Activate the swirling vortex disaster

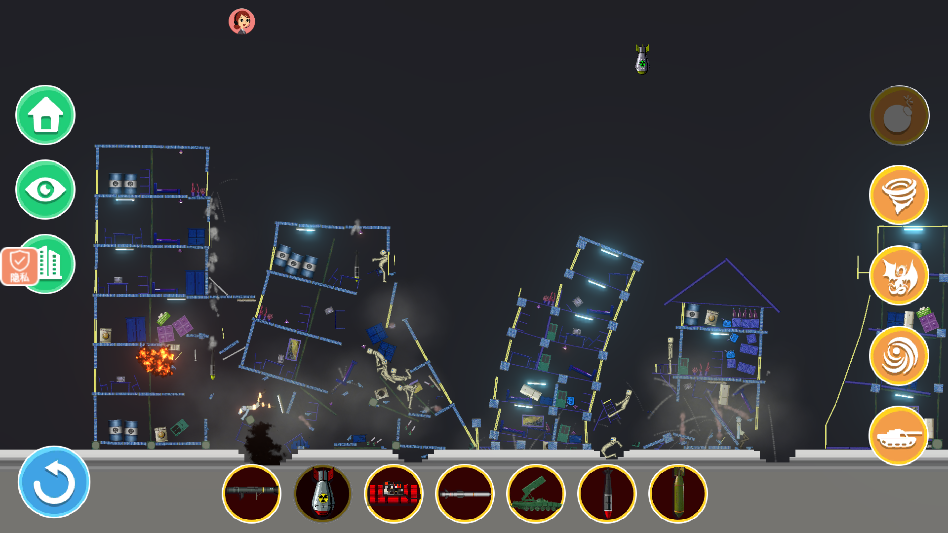899,356
